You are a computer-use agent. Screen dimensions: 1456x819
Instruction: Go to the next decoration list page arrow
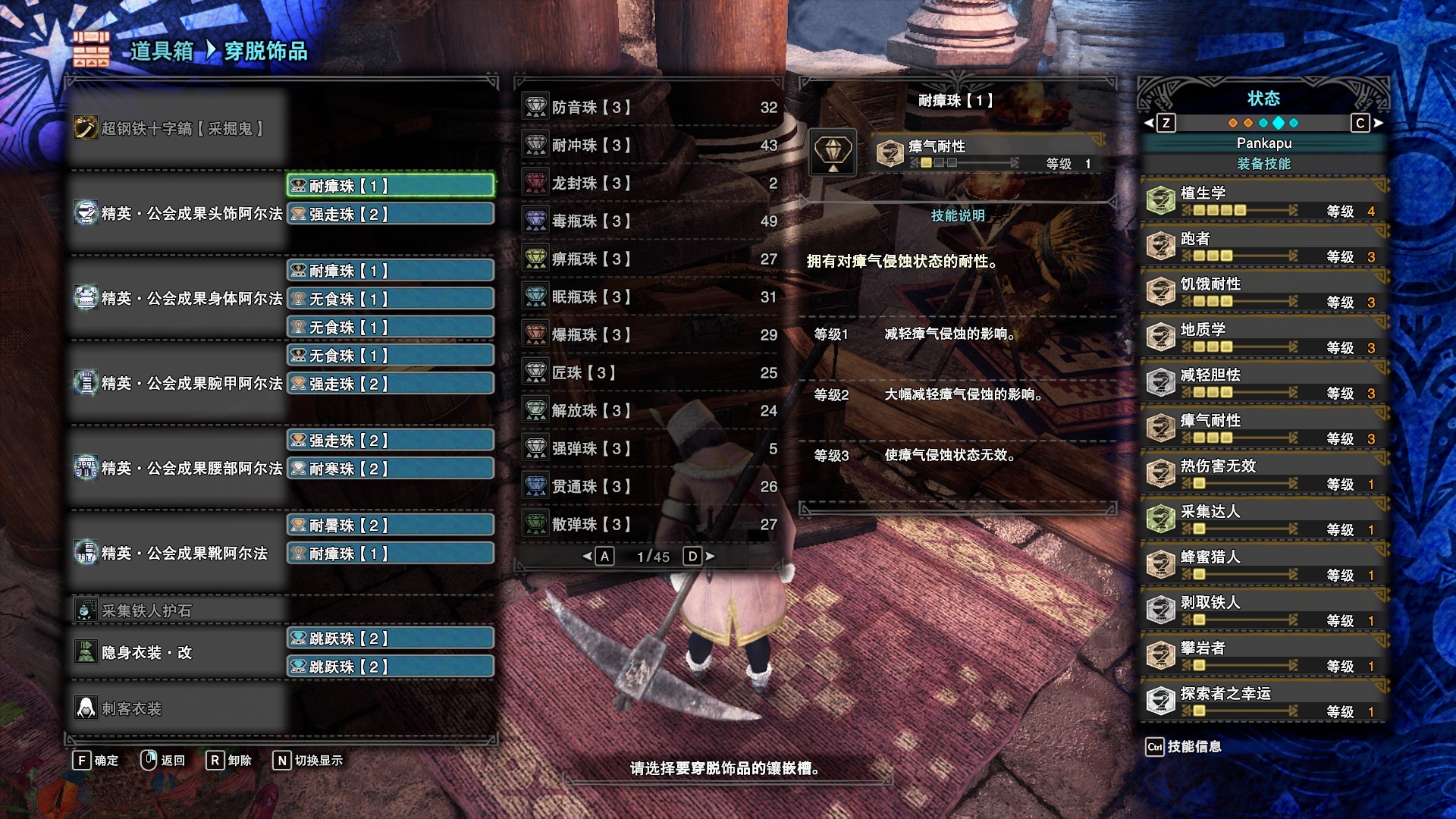click(x=711, y=557)
